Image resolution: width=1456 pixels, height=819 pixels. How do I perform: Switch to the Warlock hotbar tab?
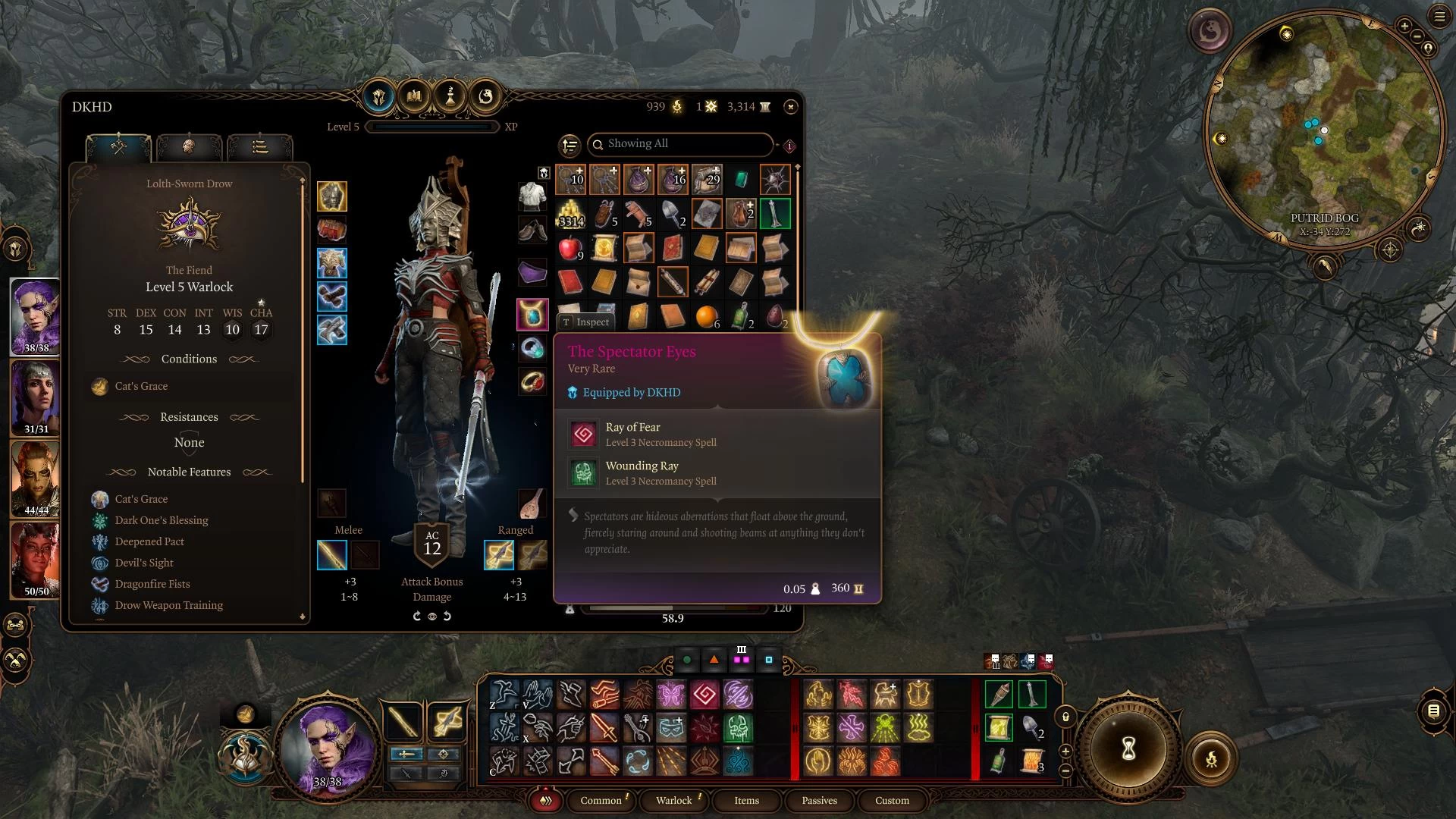(x=673, y=800)
